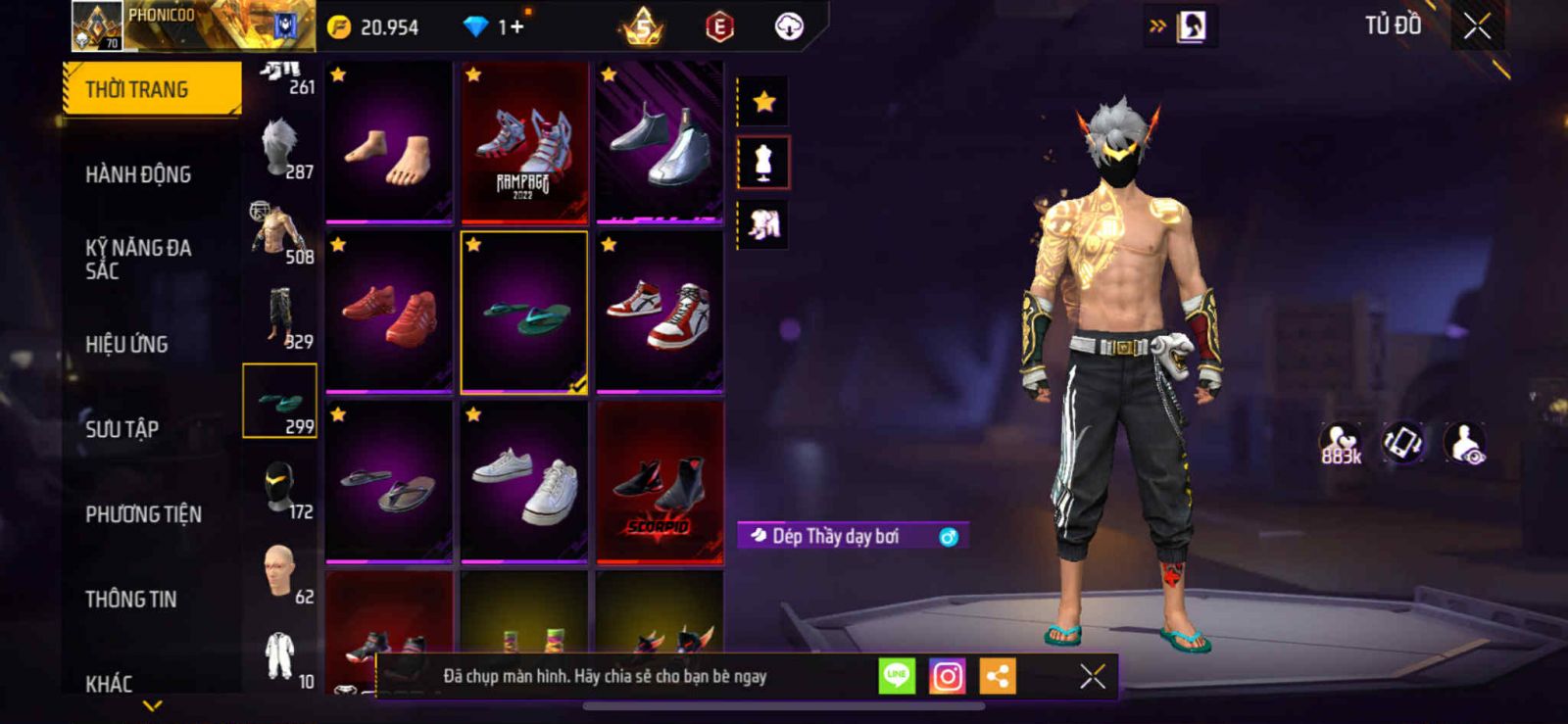The height and width of the screenshot is (724, 1568).
Task: Close the Tủ Đồ wardrobe screen
Action: pyautogui.click(x=1477, y=26)
